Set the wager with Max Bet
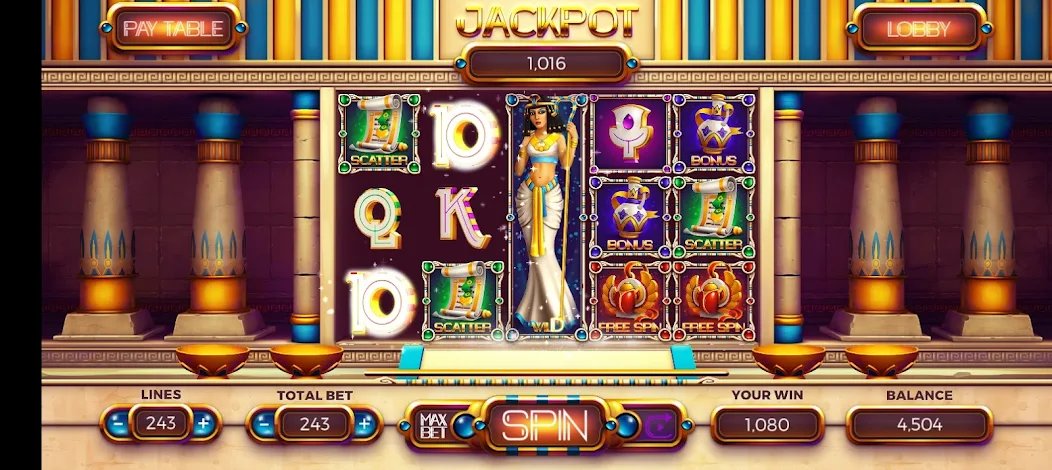This screenshot has width=1052, height=470. click(432, 425)
